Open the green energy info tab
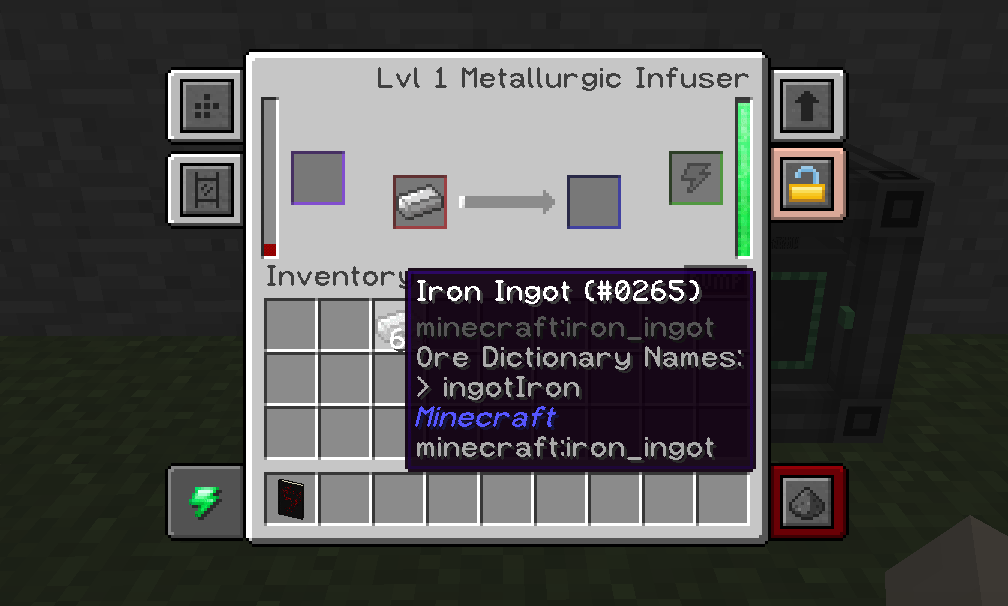Viewport: 1008px width, 606px height. (206, 500)
